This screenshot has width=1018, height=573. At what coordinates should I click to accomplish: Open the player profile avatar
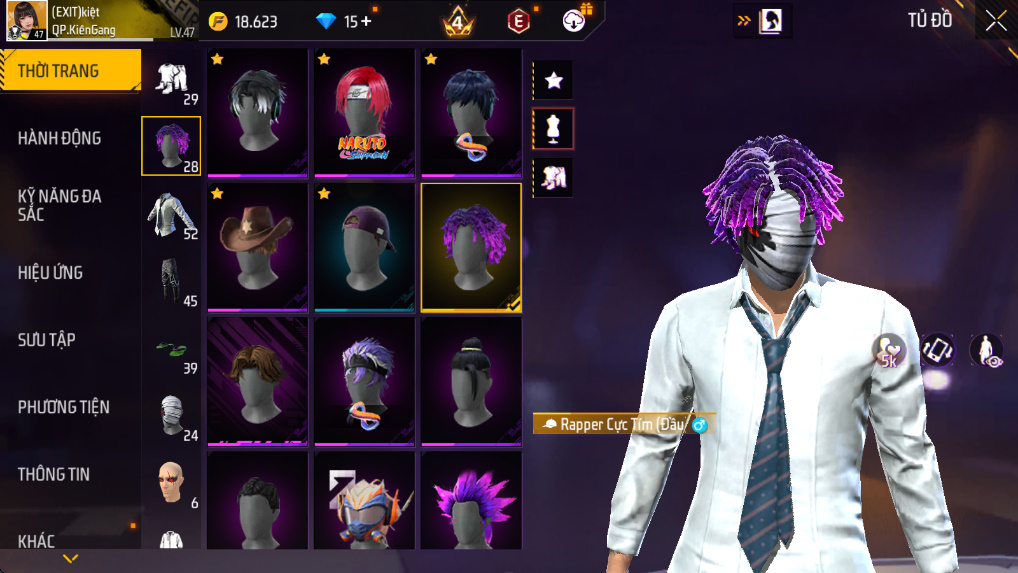tap(27, 20)
